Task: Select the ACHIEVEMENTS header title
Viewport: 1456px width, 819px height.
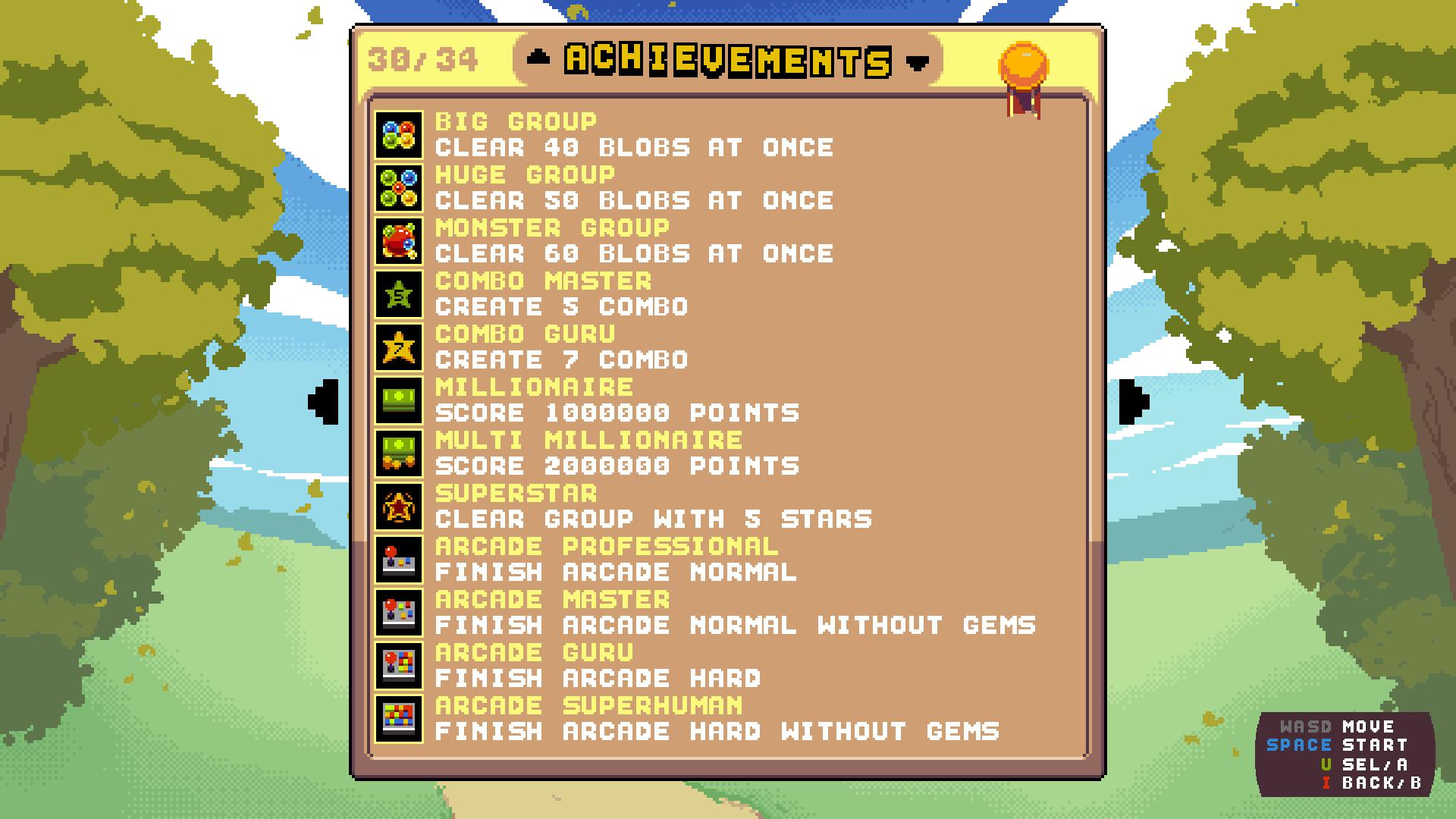Action: click(728, 61)
